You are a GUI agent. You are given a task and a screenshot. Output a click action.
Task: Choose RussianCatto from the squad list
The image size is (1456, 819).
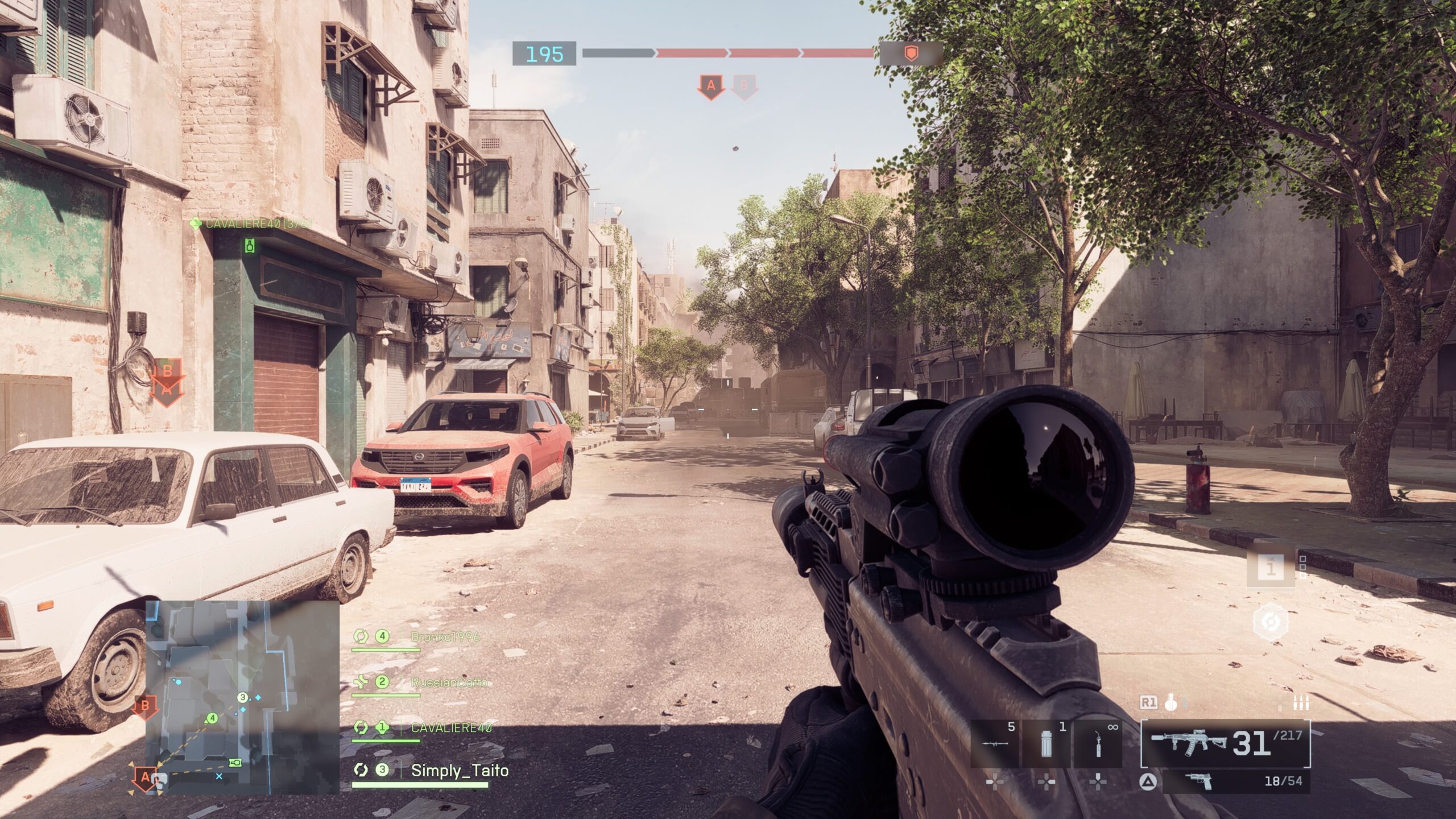[449, 682]
